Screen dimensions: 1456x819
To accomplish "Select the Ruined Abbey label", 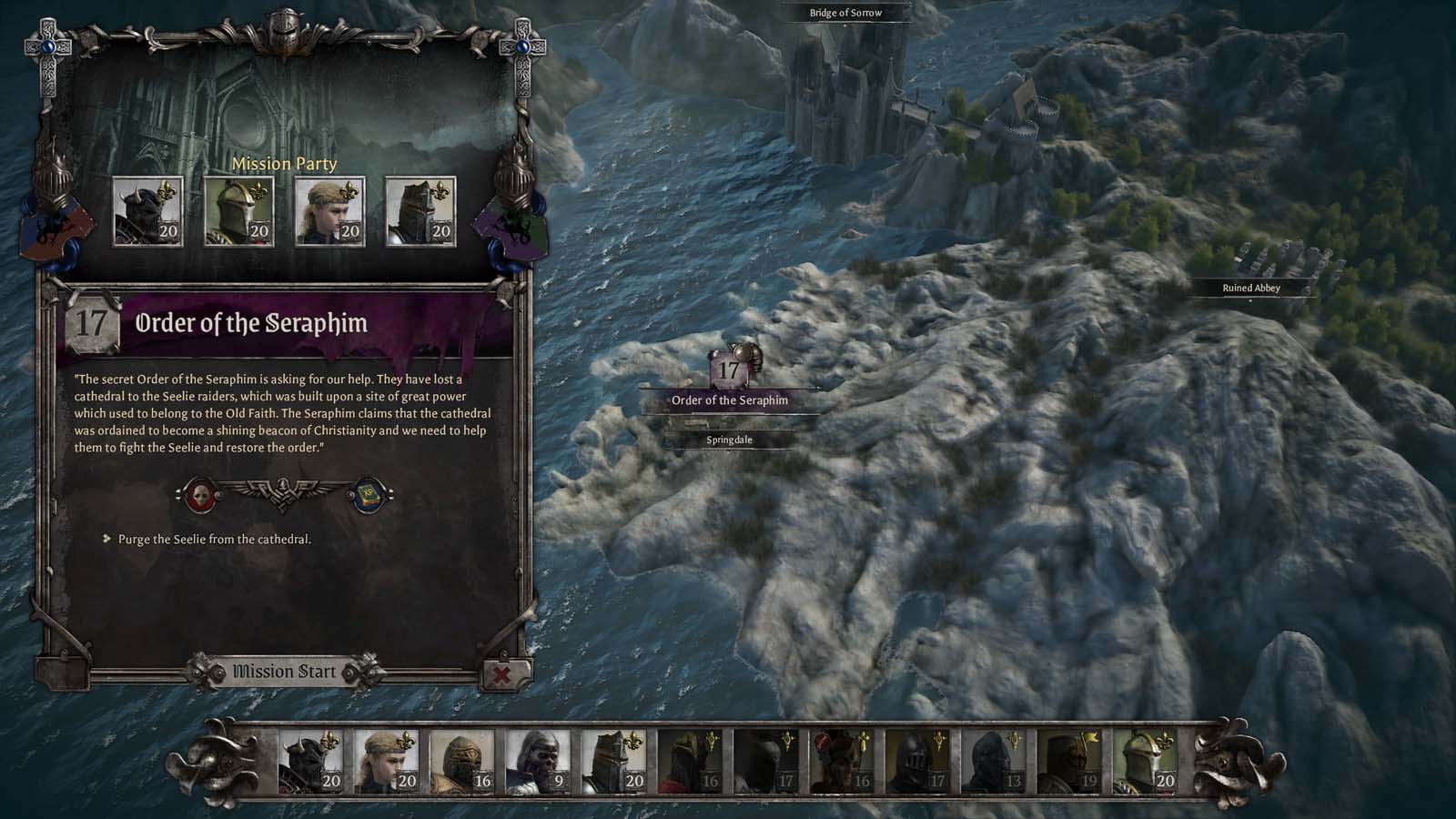I will pos(1249,288).
